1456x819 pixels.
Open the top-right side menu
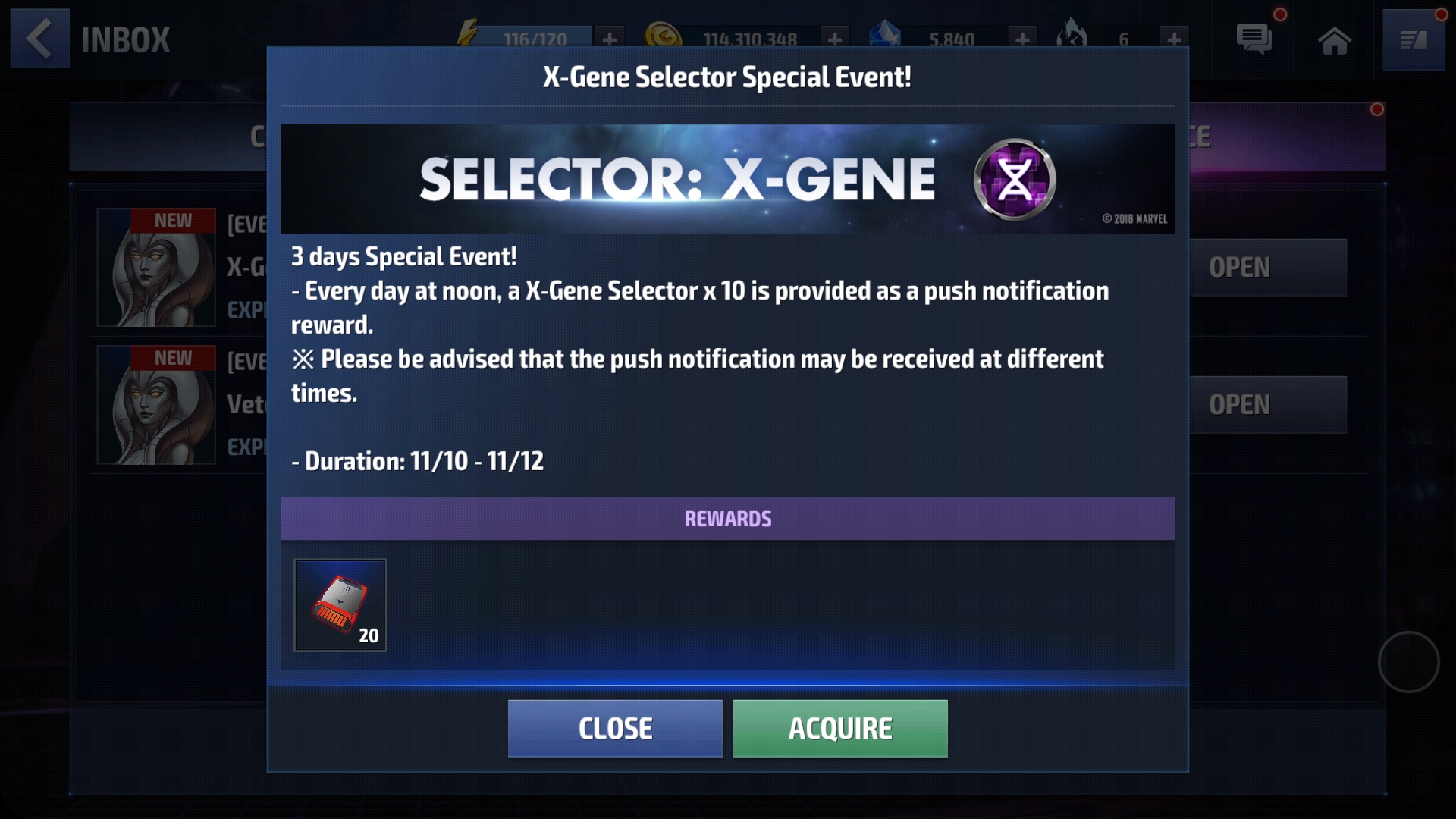point(1413,40)
